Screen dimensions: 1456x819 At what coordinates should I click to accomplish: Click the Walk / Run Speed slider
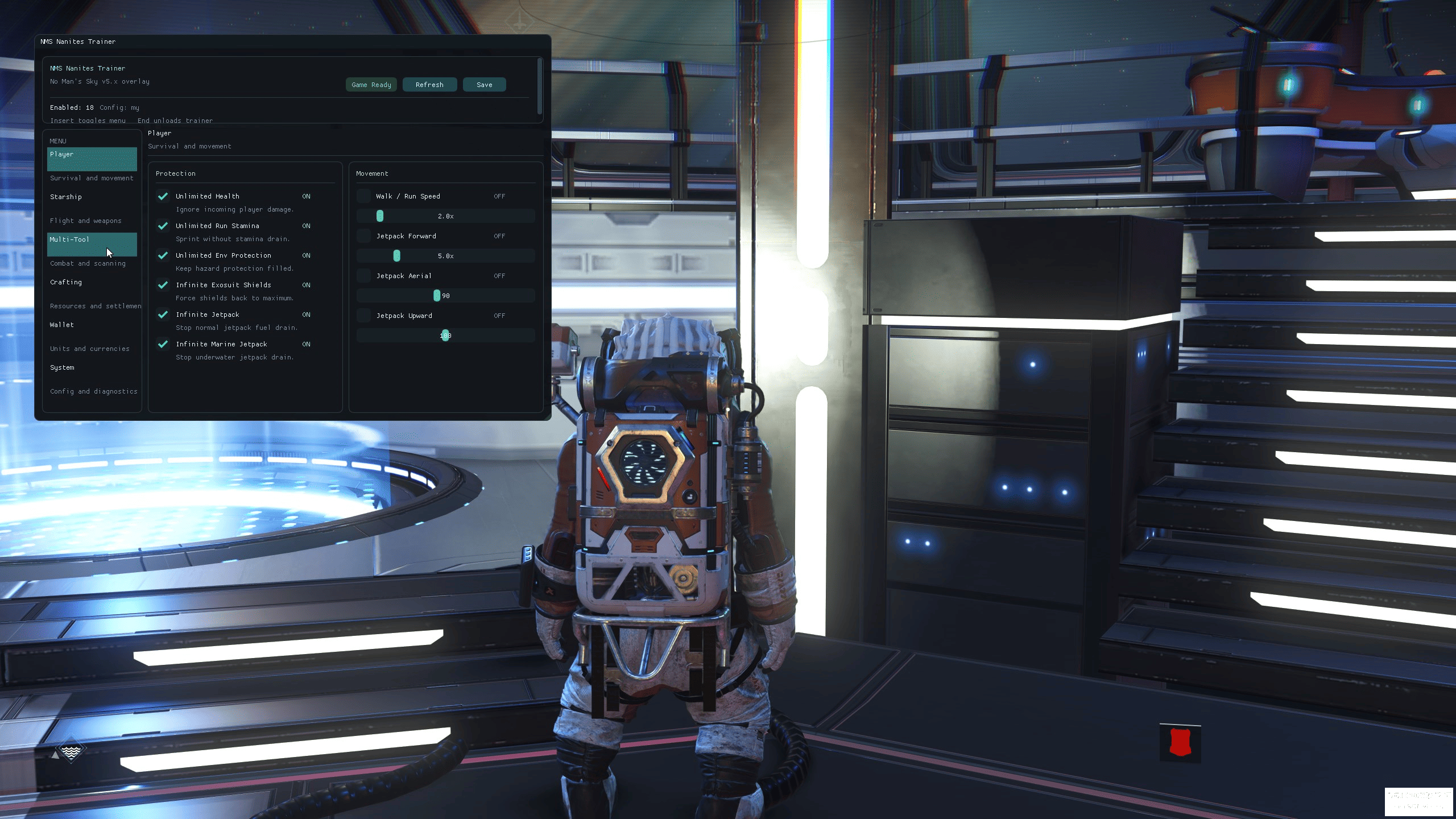[x=445, y=216]
